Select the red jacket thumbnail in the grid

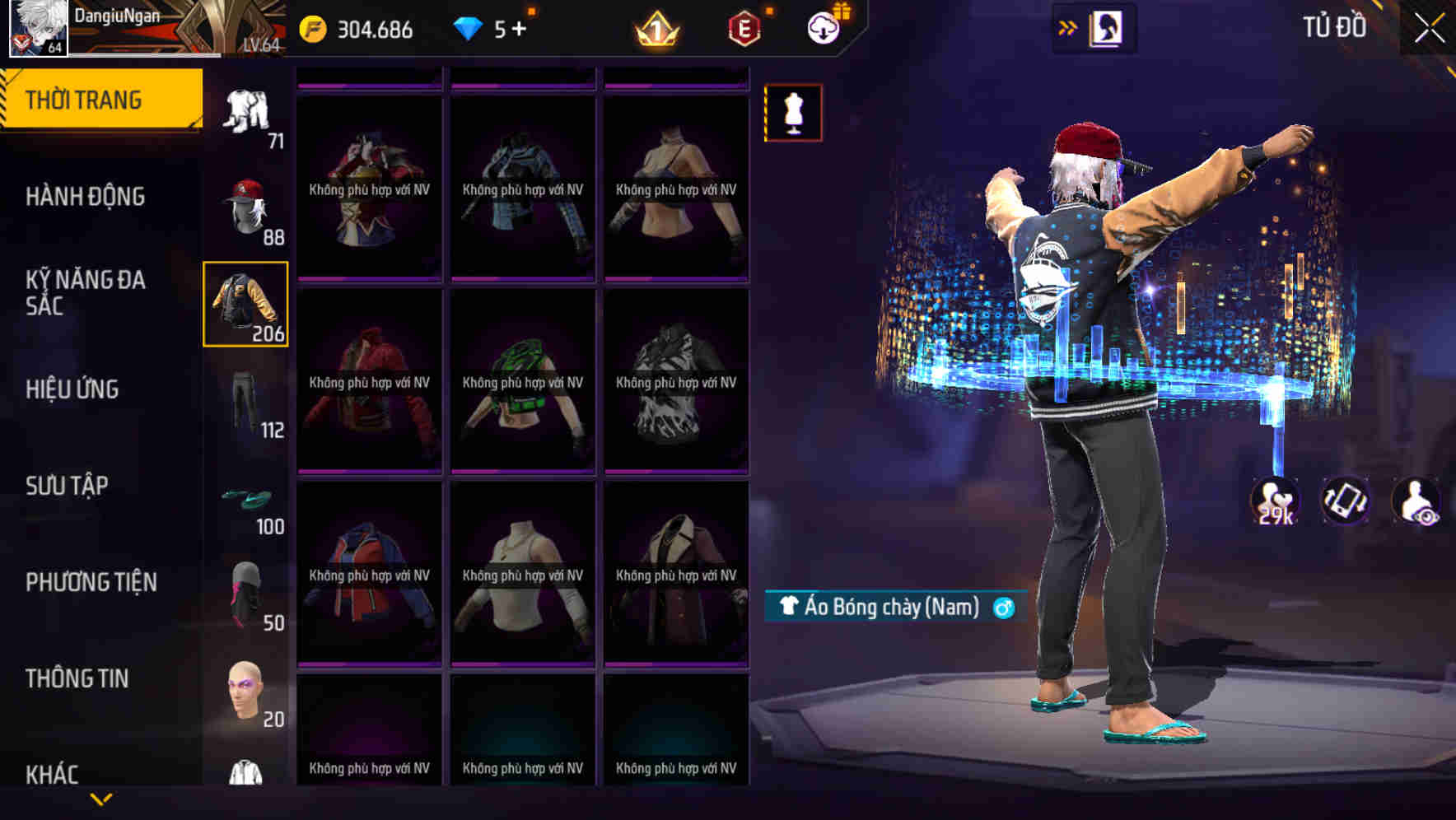[x=370, y=380]
